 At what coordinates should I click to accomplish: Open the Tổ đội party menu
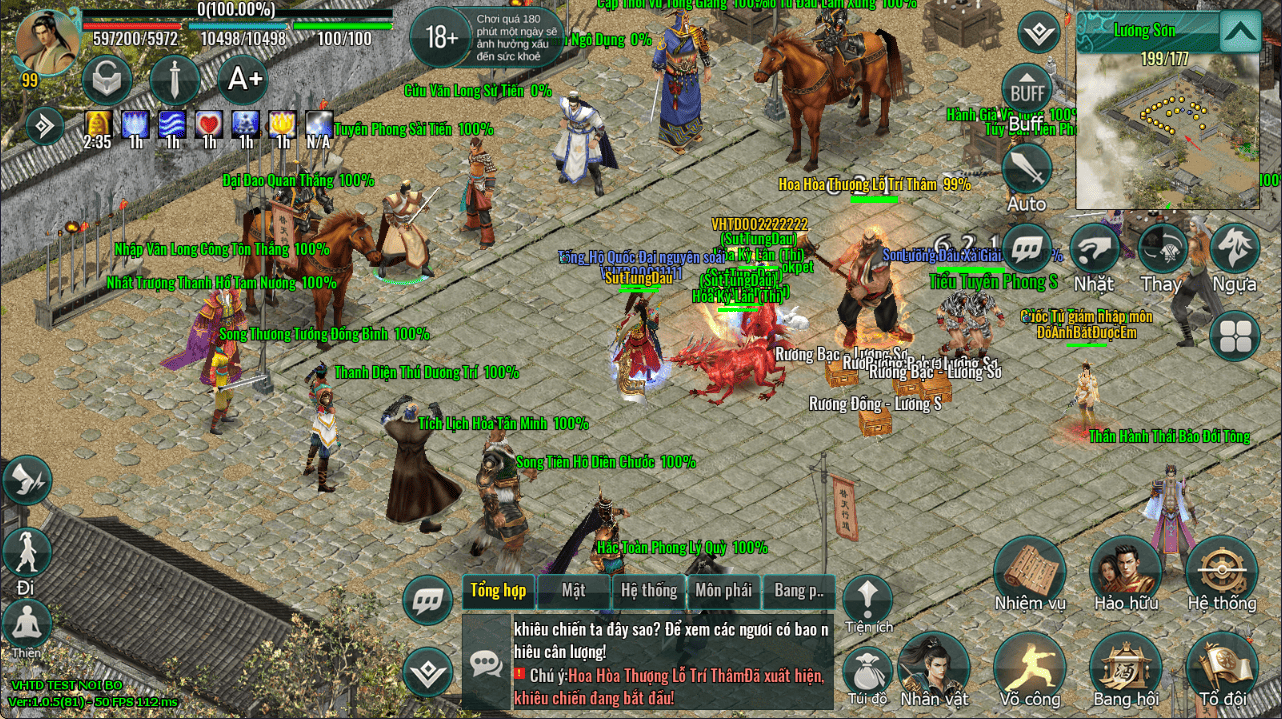point(1221,666)
